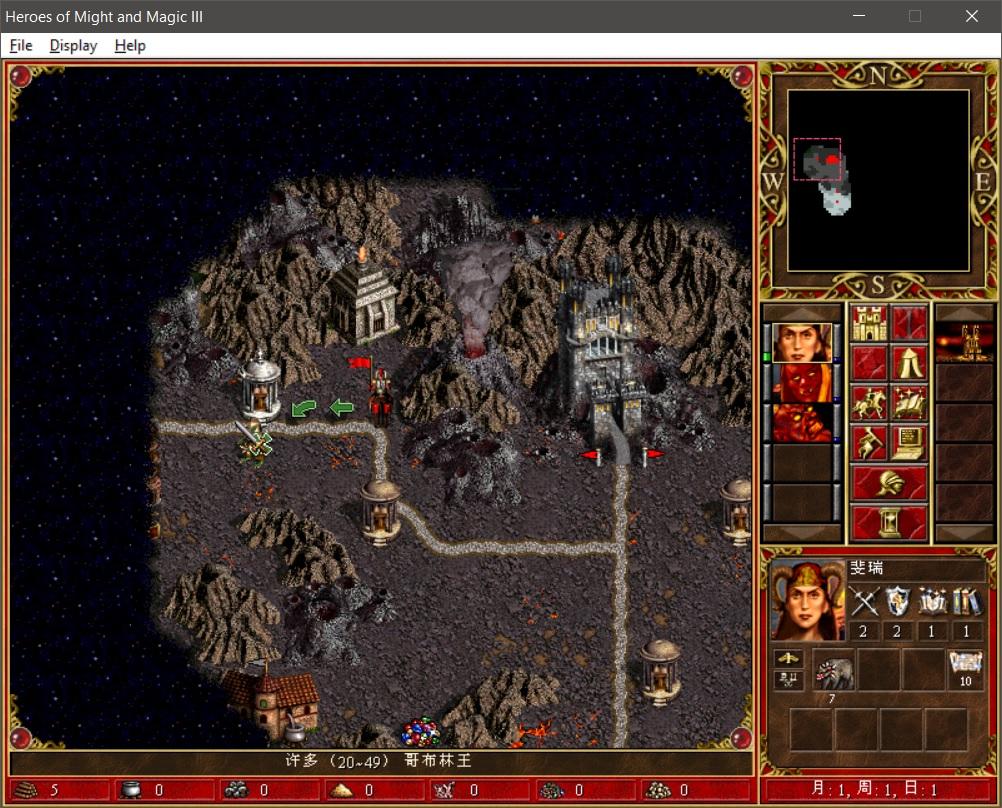1002x808 pixels.
Task: Open system options via the computer icon
Action: point(909,442)
